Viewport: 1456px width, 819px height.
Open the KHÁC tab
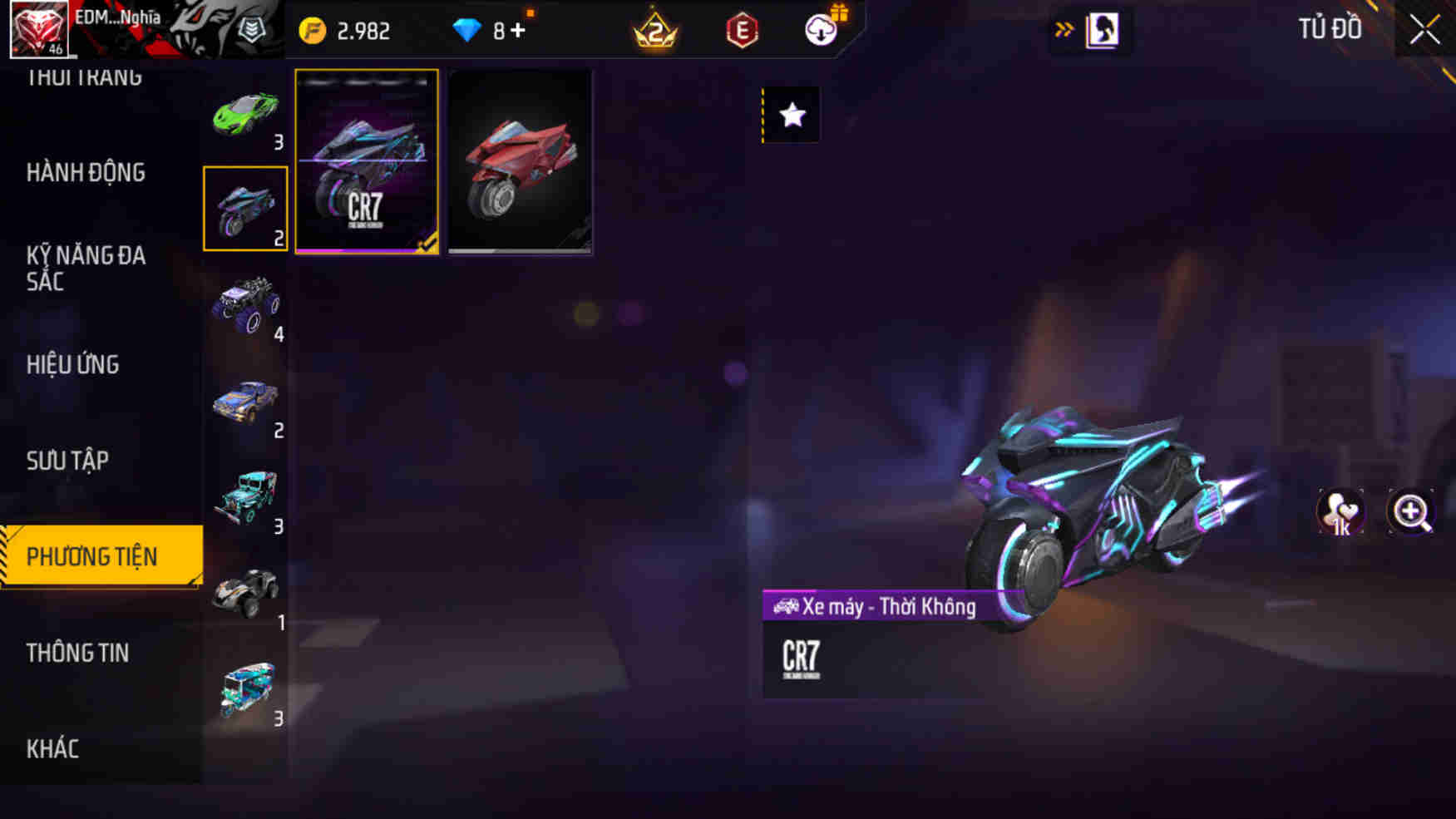click(52, 748)
